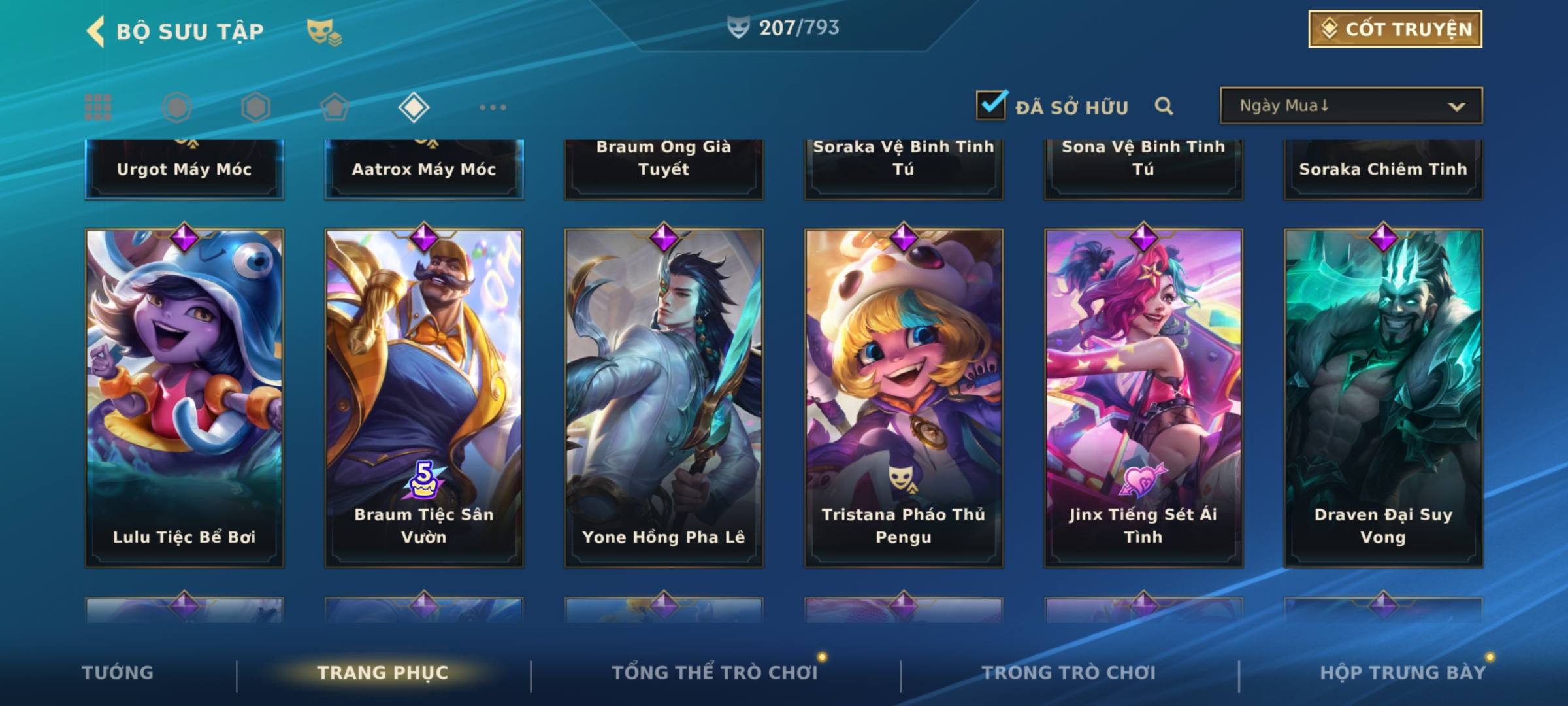Open the Ngày Mua sort dropdown
The image size is (1568, 706).
1350,106
